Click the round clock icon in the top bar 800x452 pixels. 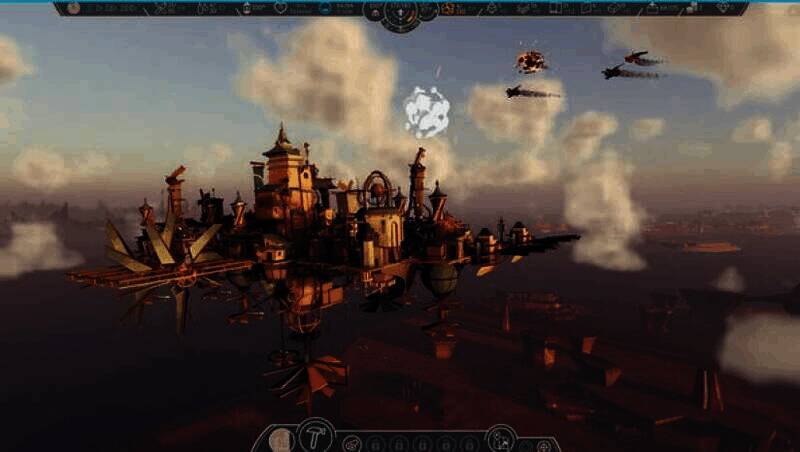[72, 8]
